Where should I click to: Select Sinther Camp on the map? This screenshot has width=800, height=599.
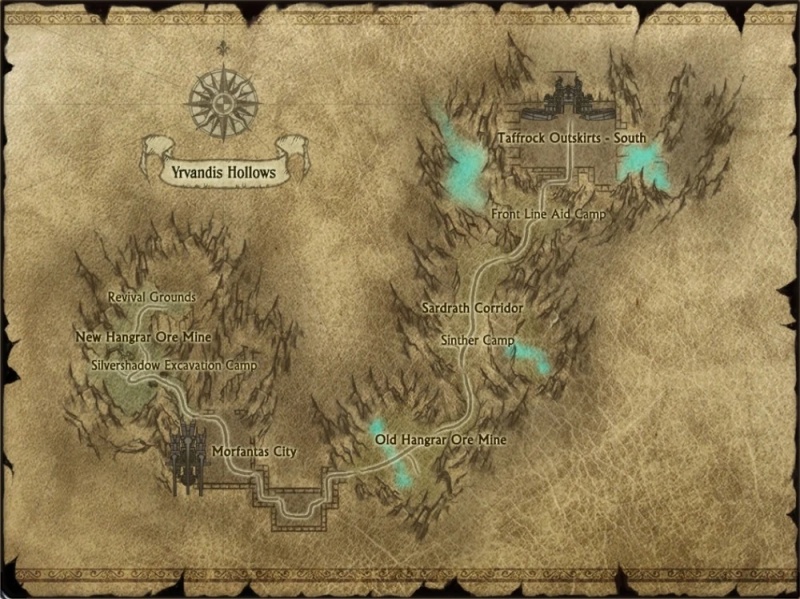[477, 341]
